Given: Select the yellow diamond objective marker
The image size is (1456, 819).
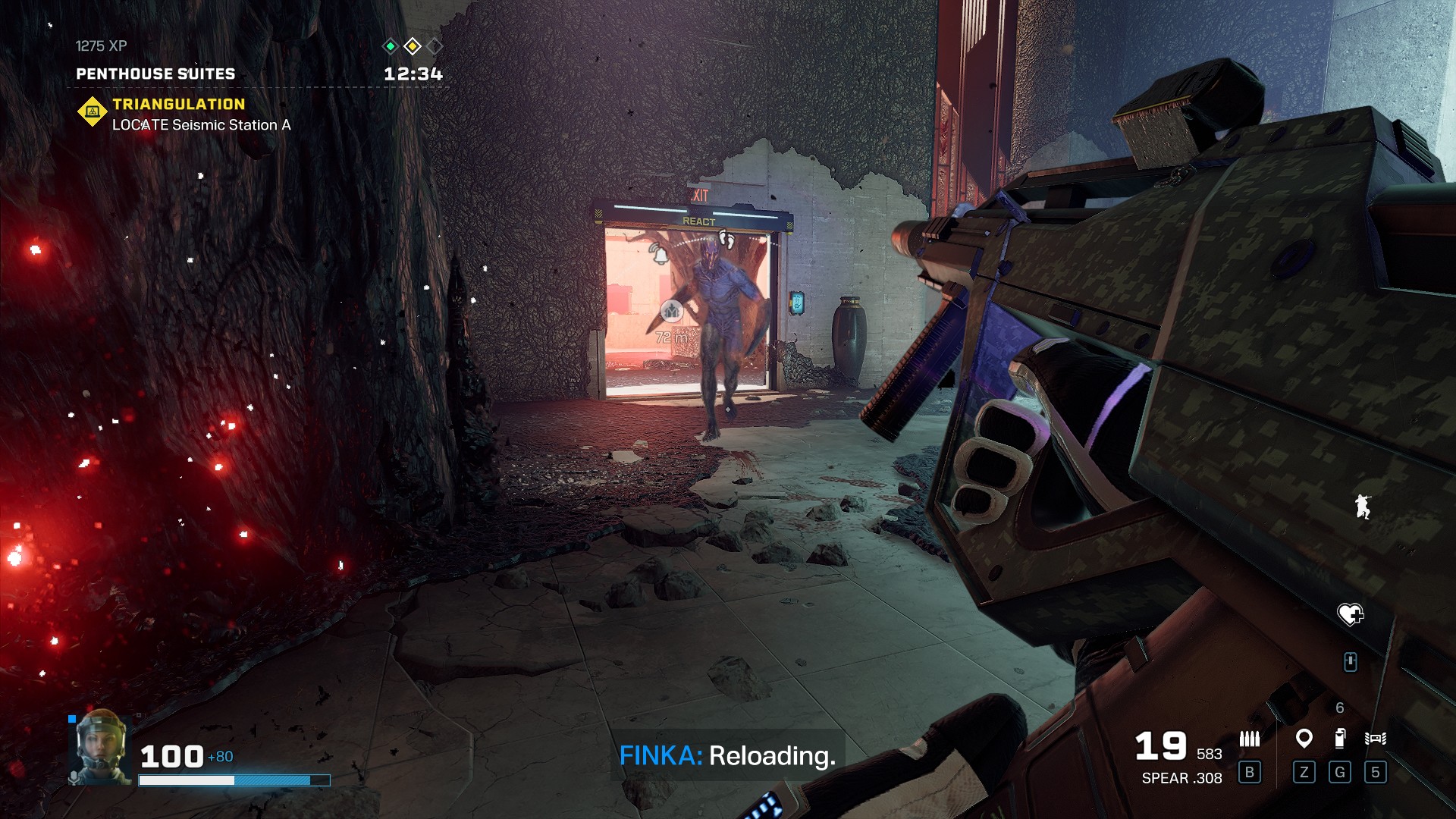Looking at the screenshot, I should pyautogui.click(x=413, y=46).
